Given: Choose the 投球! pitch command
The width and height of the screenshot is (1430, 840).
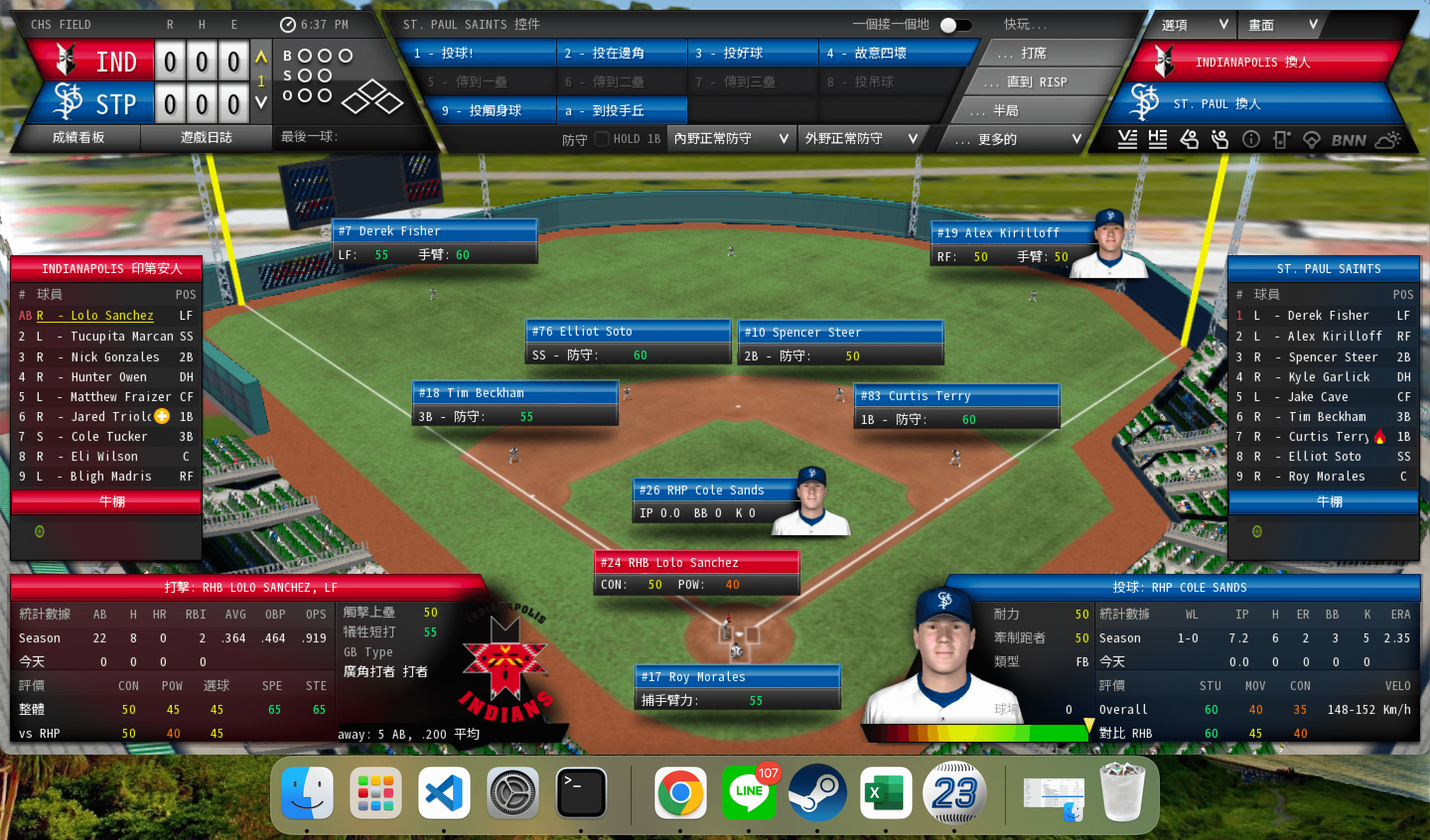Looking at the screenshot, I should pos(476,53).
